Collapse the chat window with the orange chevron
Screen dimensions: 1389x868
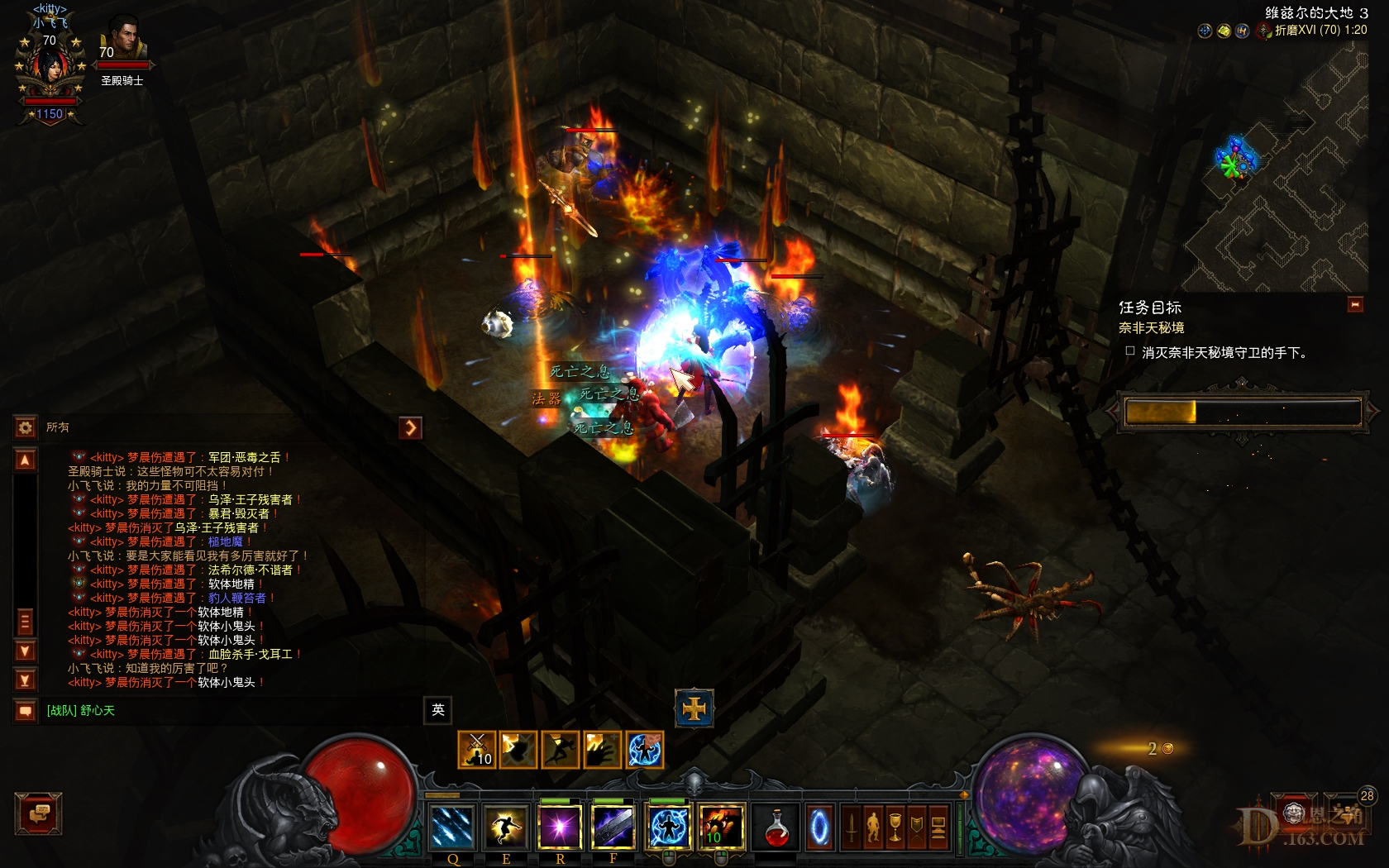pyautogui.click(x=411, y=427)
